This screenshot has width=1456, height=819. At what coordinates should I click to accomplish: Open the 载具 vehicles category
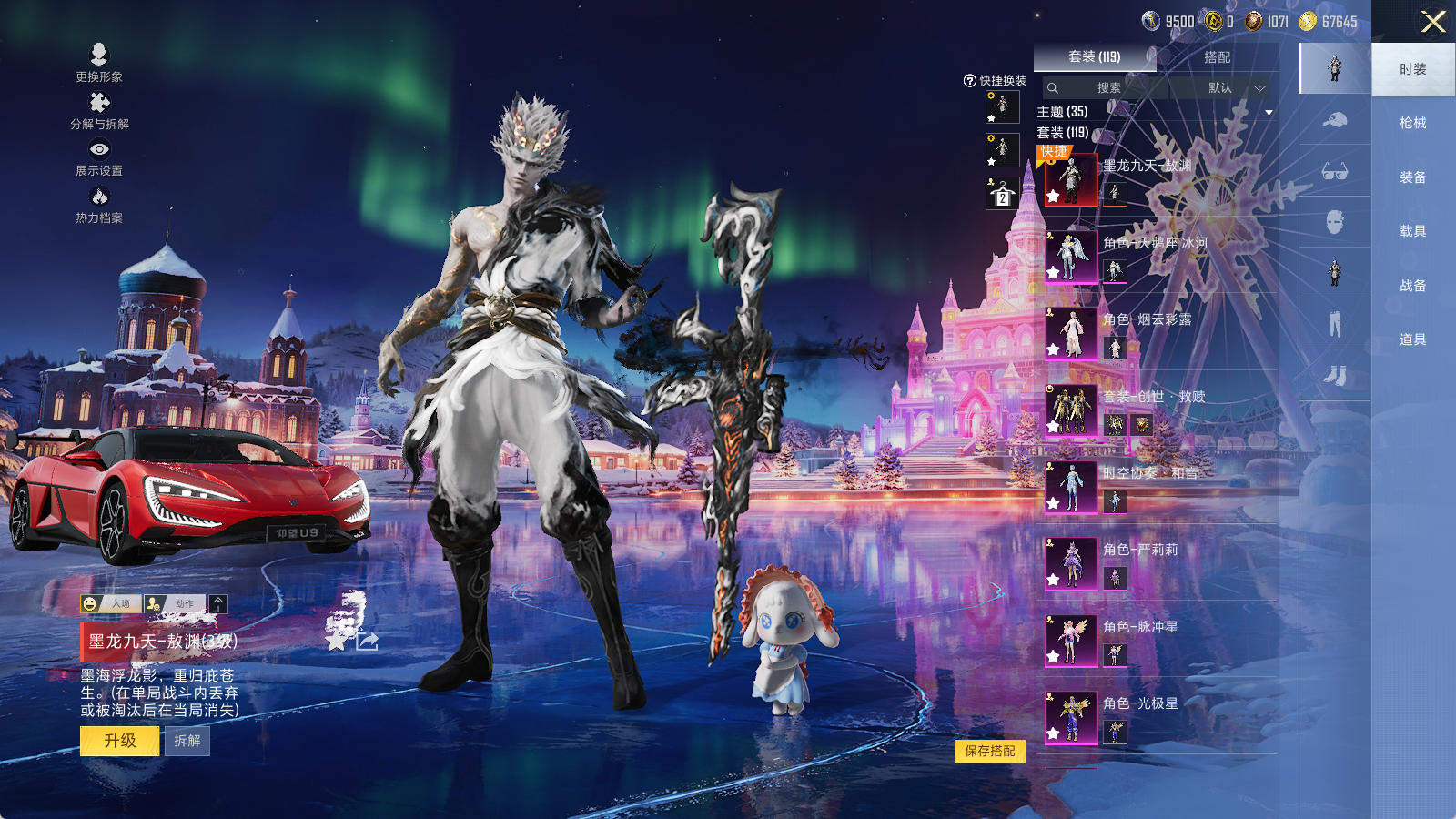[1412, 231]
